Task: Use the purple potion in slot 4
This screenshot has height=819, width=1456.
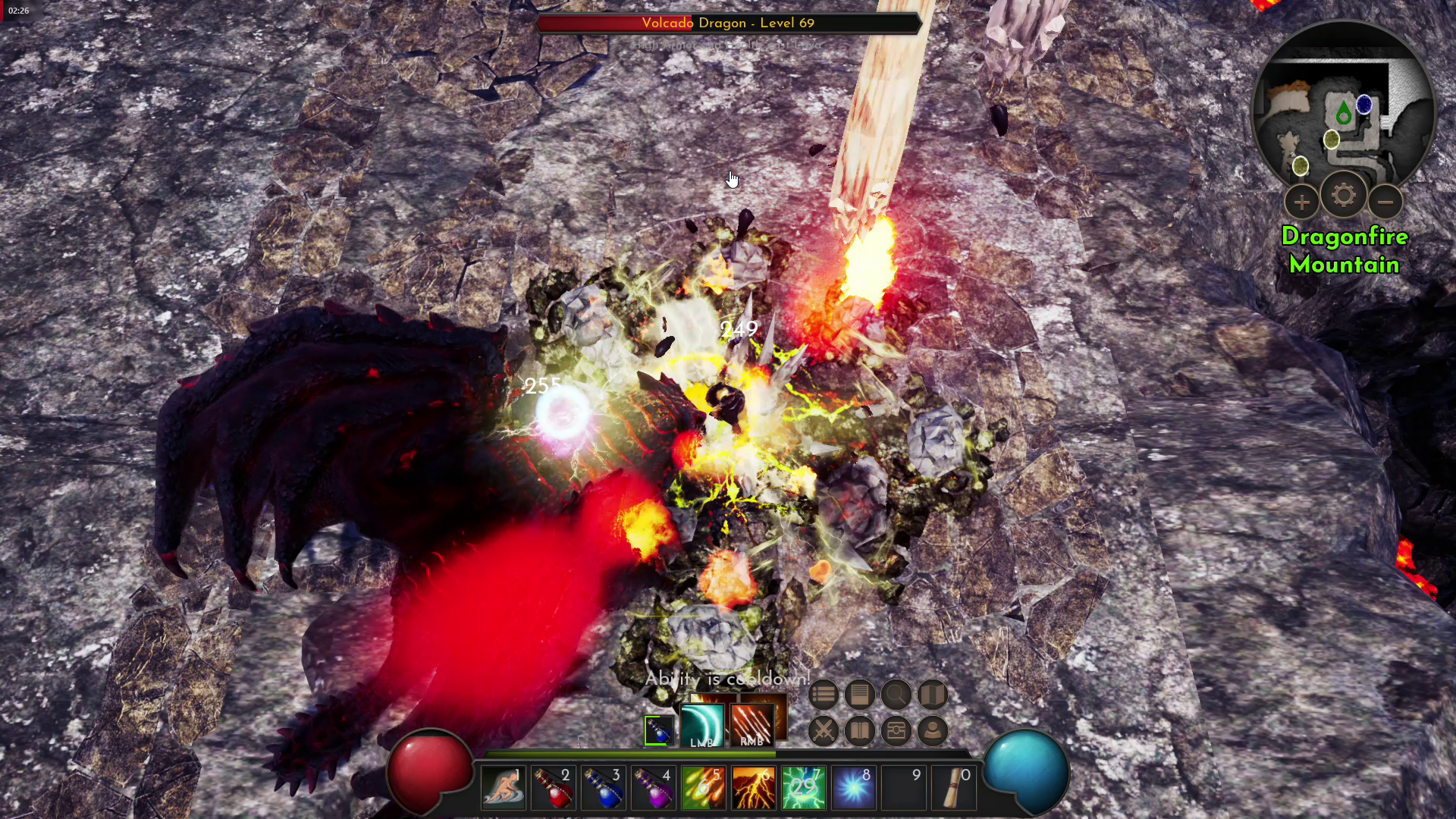Action: click(654, 789)
